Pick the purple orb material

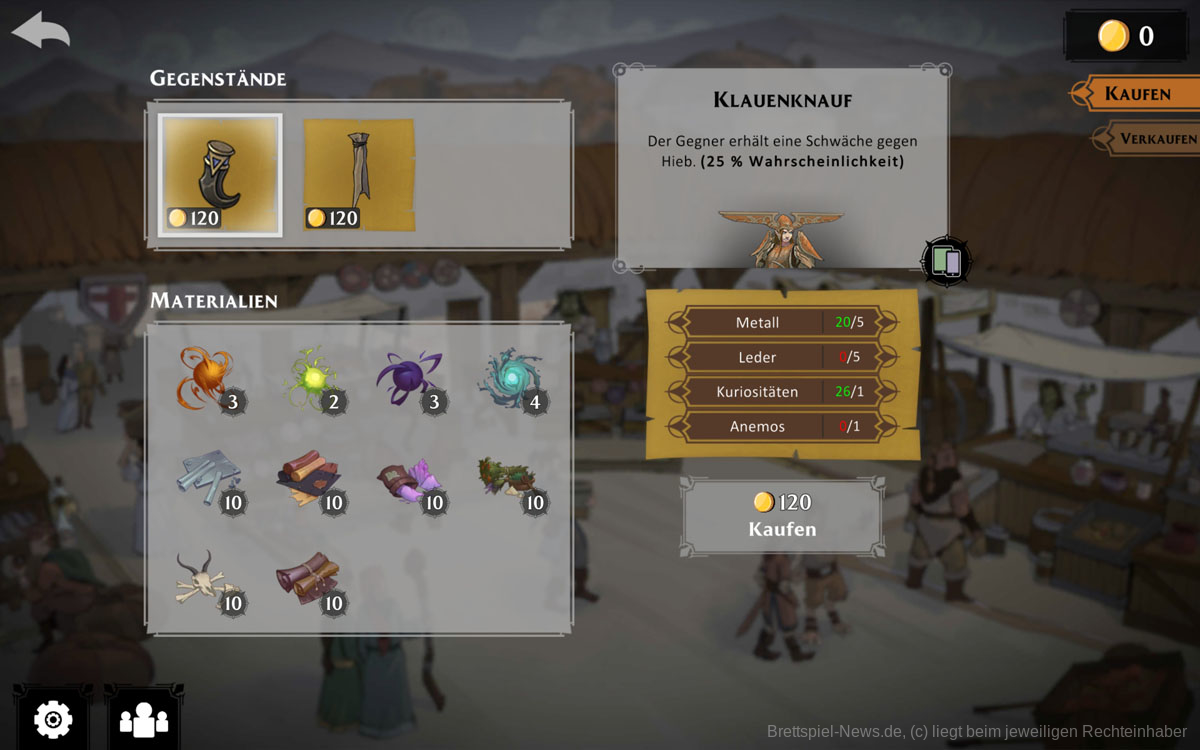coord(410,378)
